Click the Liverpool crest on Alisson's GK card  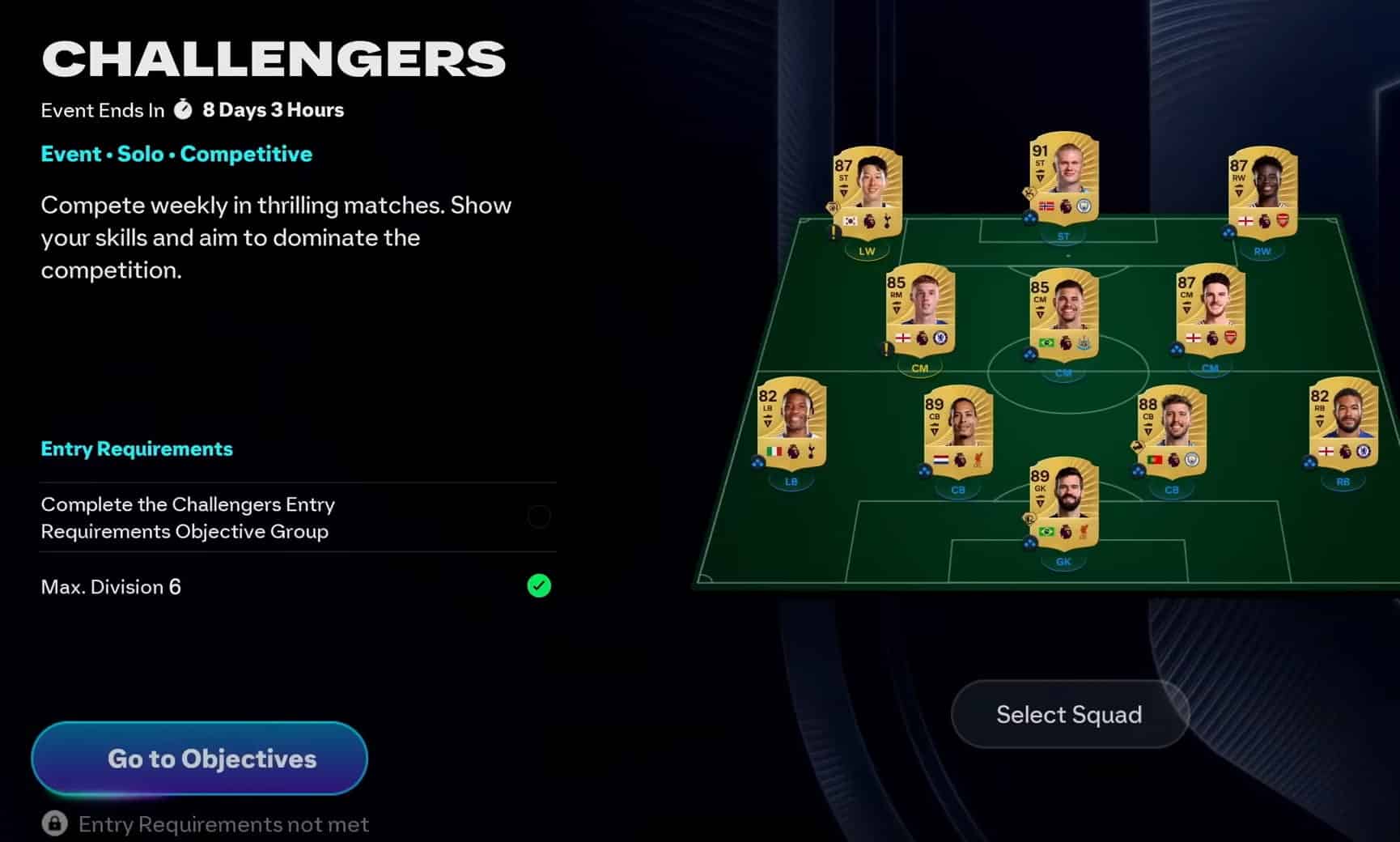[x=1083, y=531]
